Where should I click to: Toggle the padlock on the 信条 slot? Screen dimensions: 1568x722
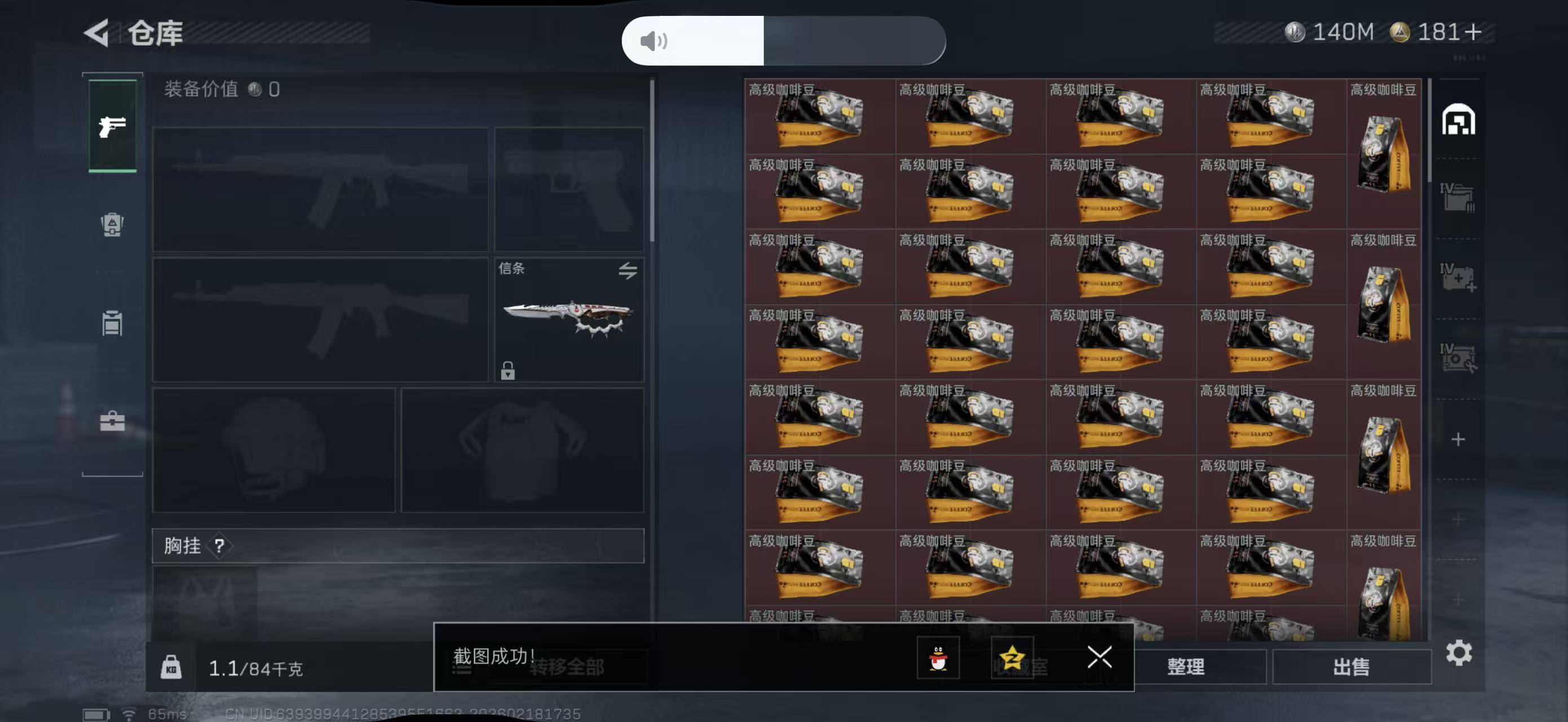(508, 370)
